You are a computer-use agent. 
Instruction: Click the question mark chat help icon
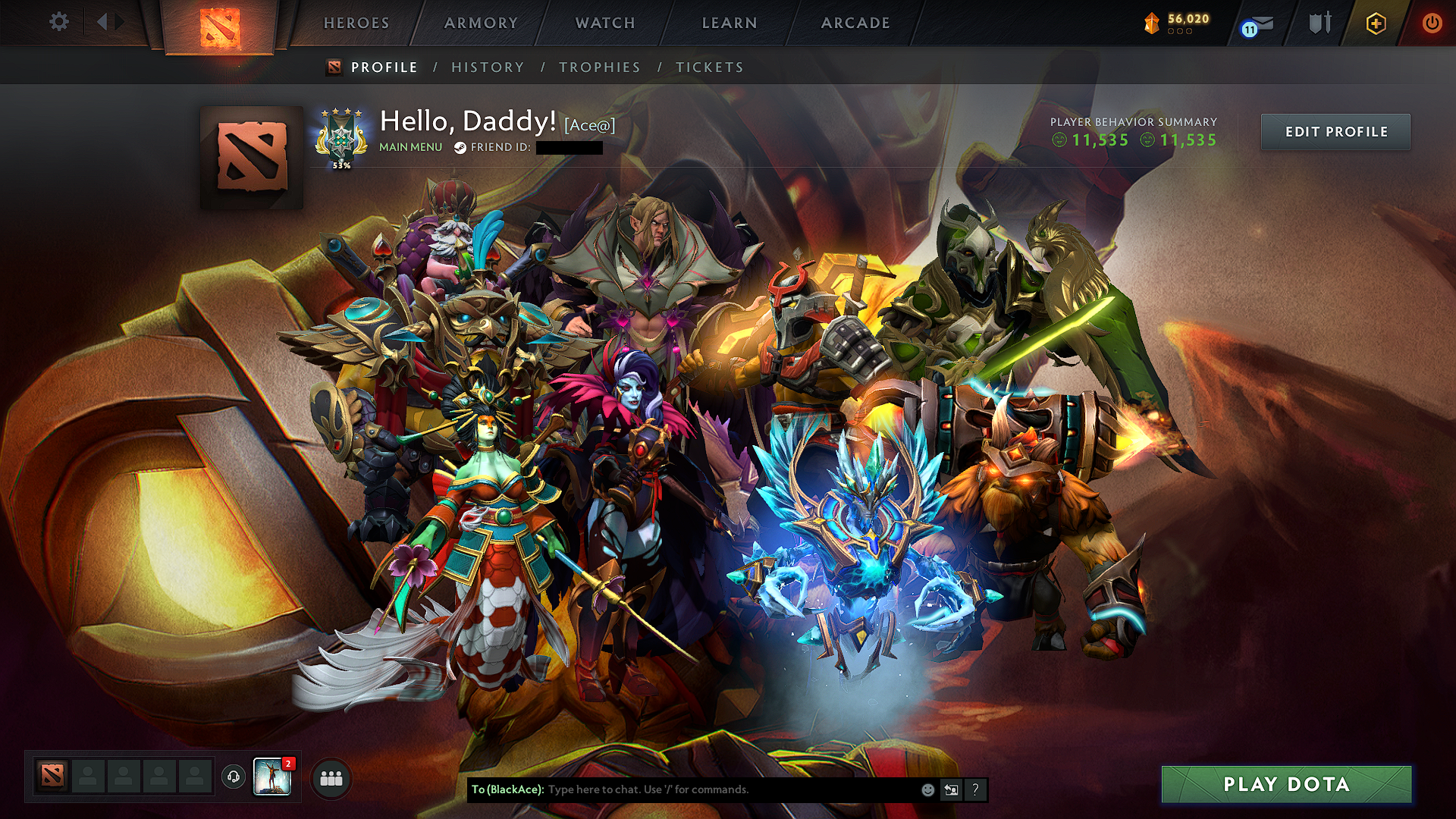(x=974, y=790)
